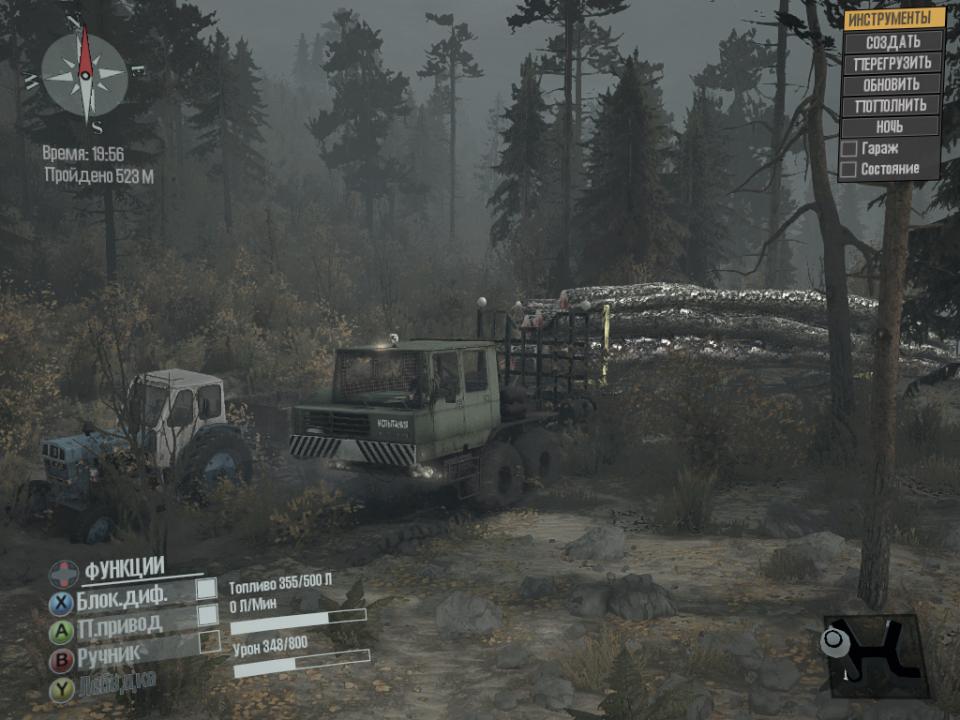
Task: Select the ПЕРЕГРУЗИТЬ menu option
Action: tap(893, 63)
